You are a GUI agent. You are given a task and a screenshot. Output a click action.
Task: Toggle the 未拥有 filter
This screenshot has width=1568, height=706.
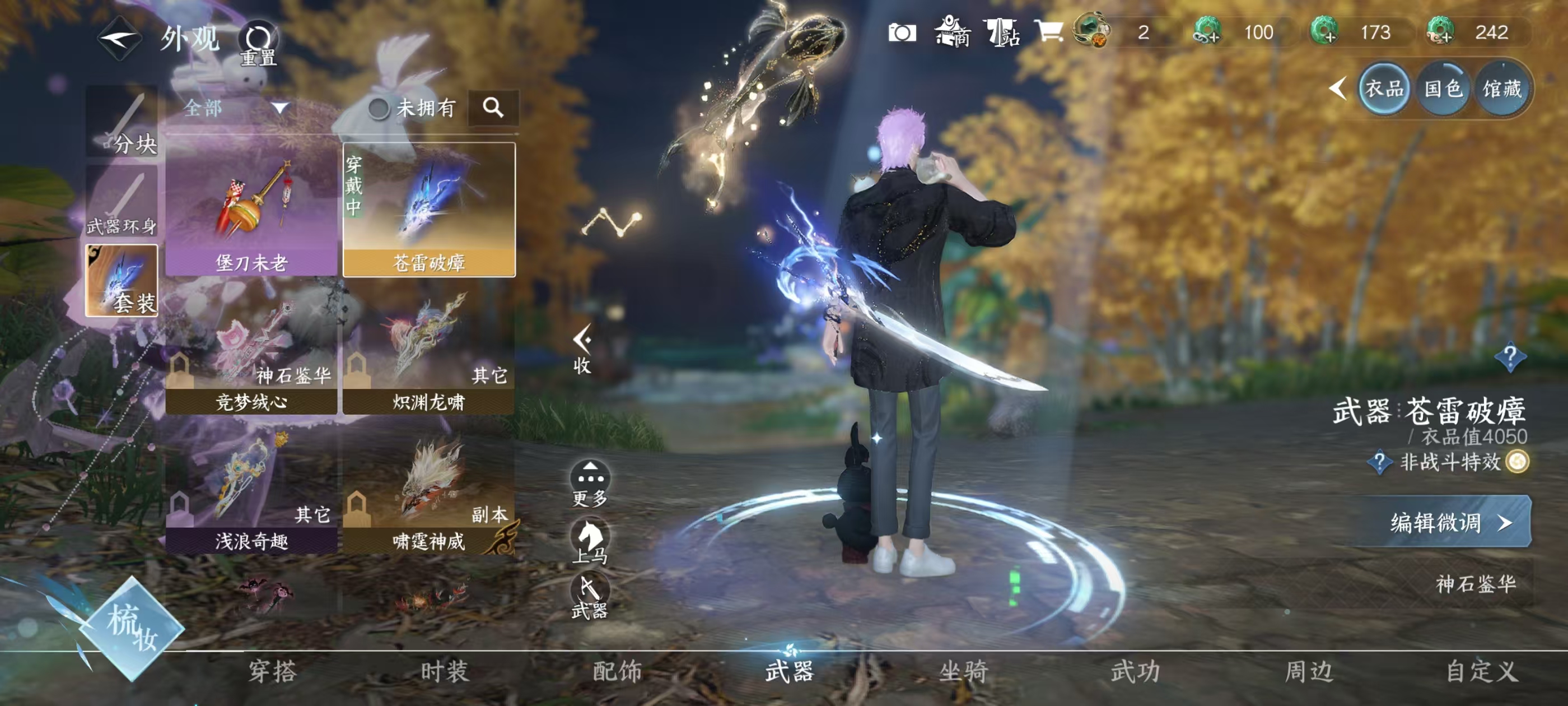(412, 109)
